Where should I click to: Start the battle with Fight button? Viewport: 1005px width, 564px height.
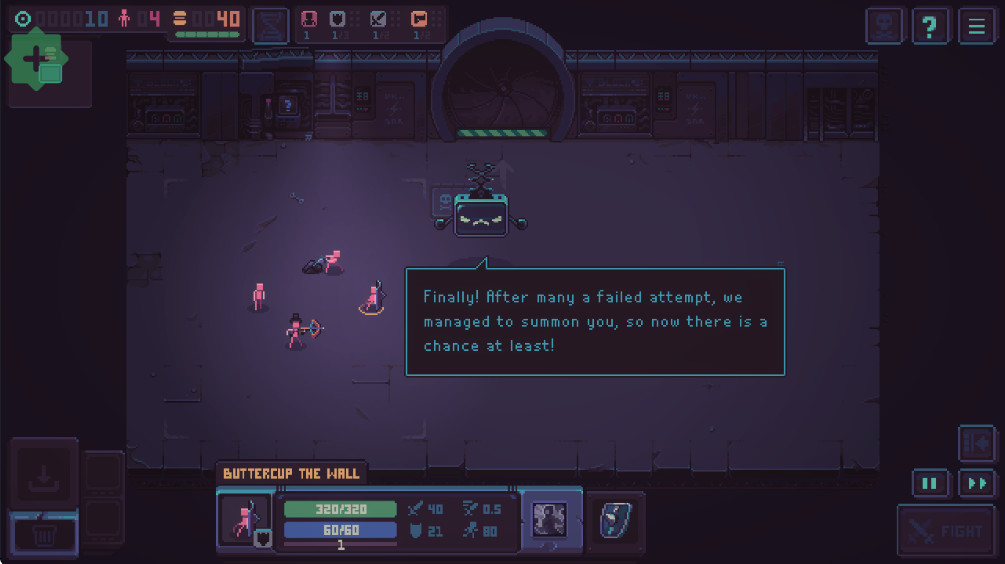945,531
